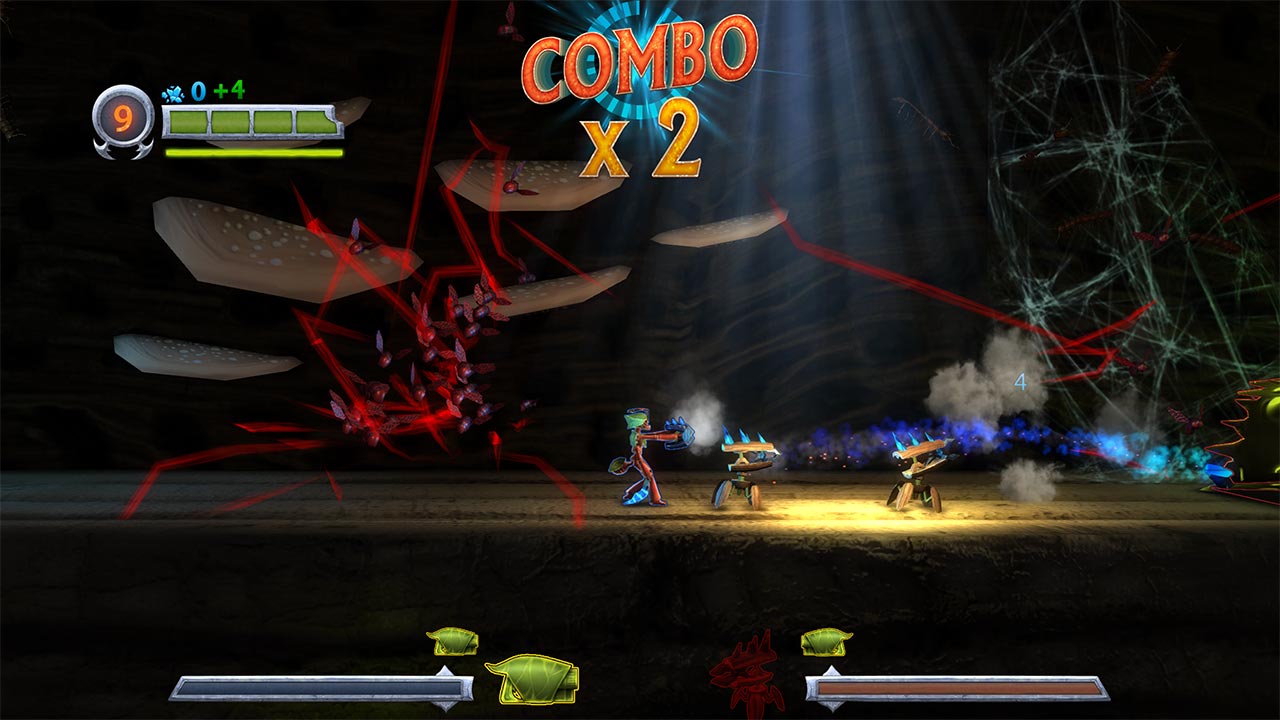
Task: Click the floating 4 damage number near the smoke
Action: 1019,380
